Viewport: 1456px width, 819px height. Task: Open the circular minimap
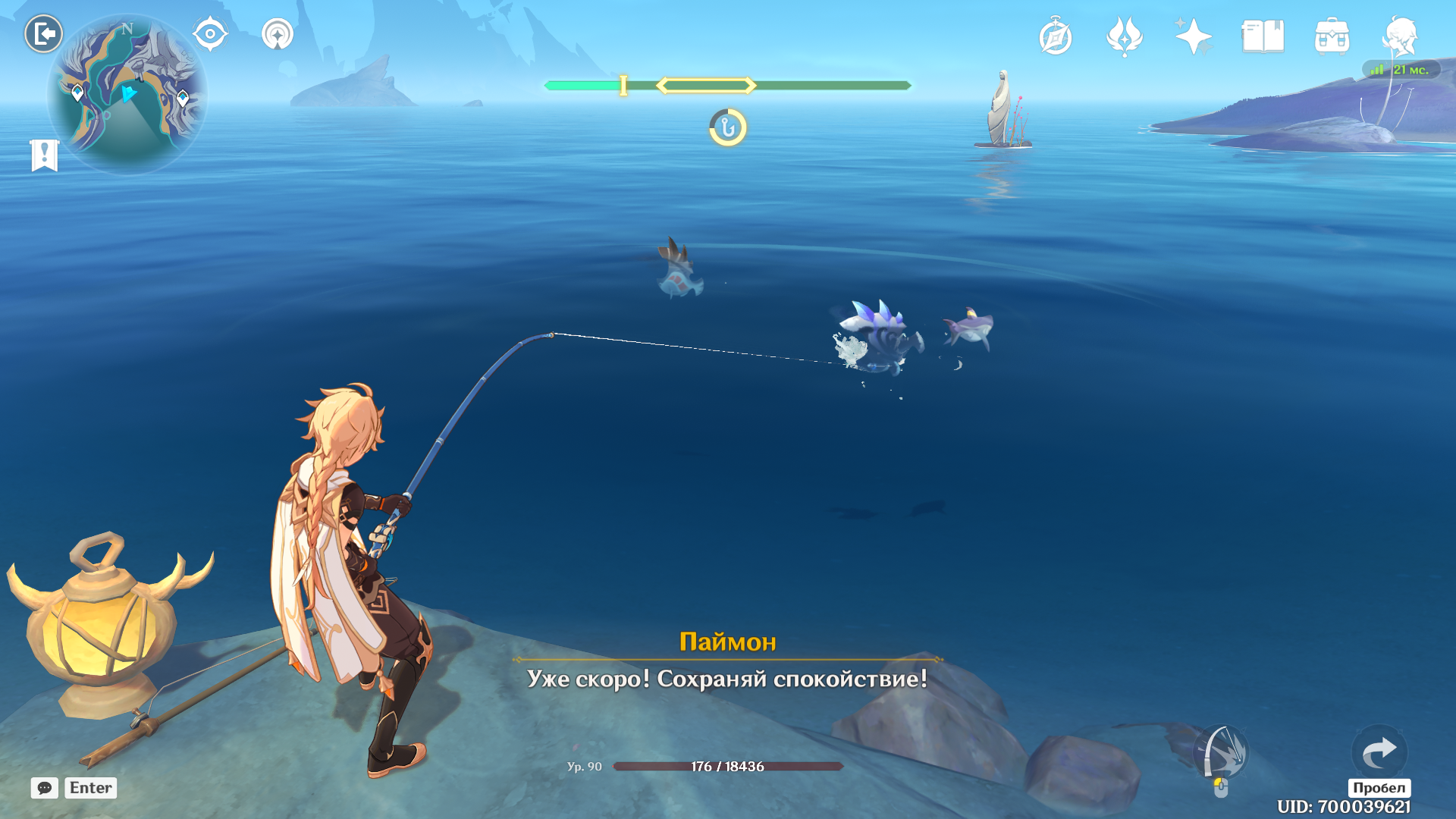(127, 94)
